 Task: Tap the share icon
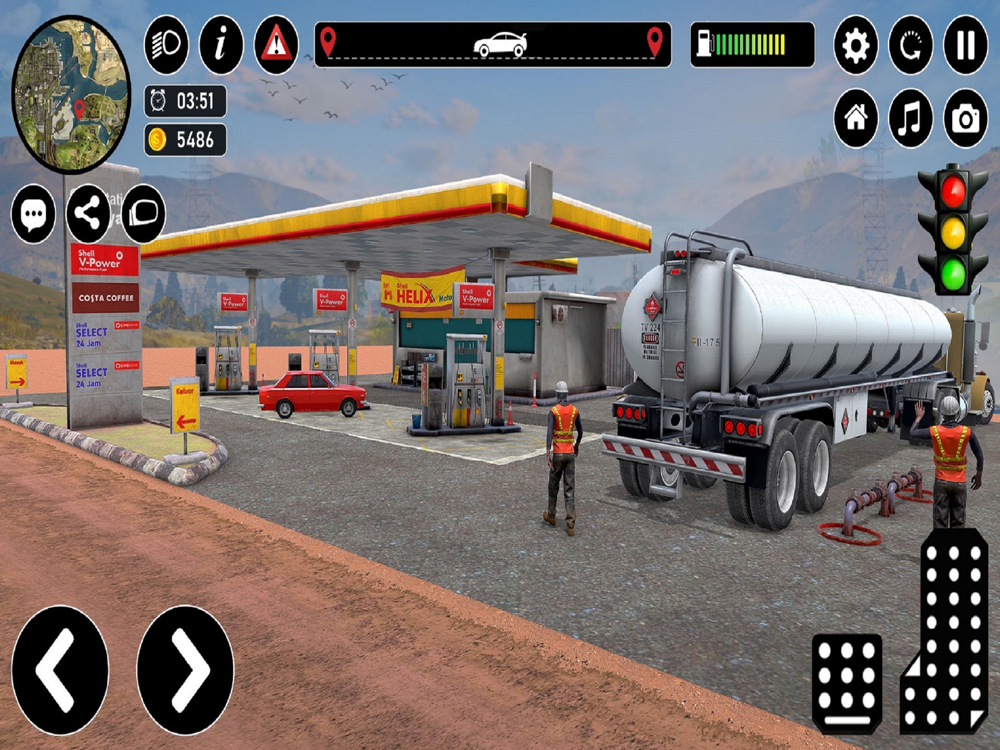89,214
